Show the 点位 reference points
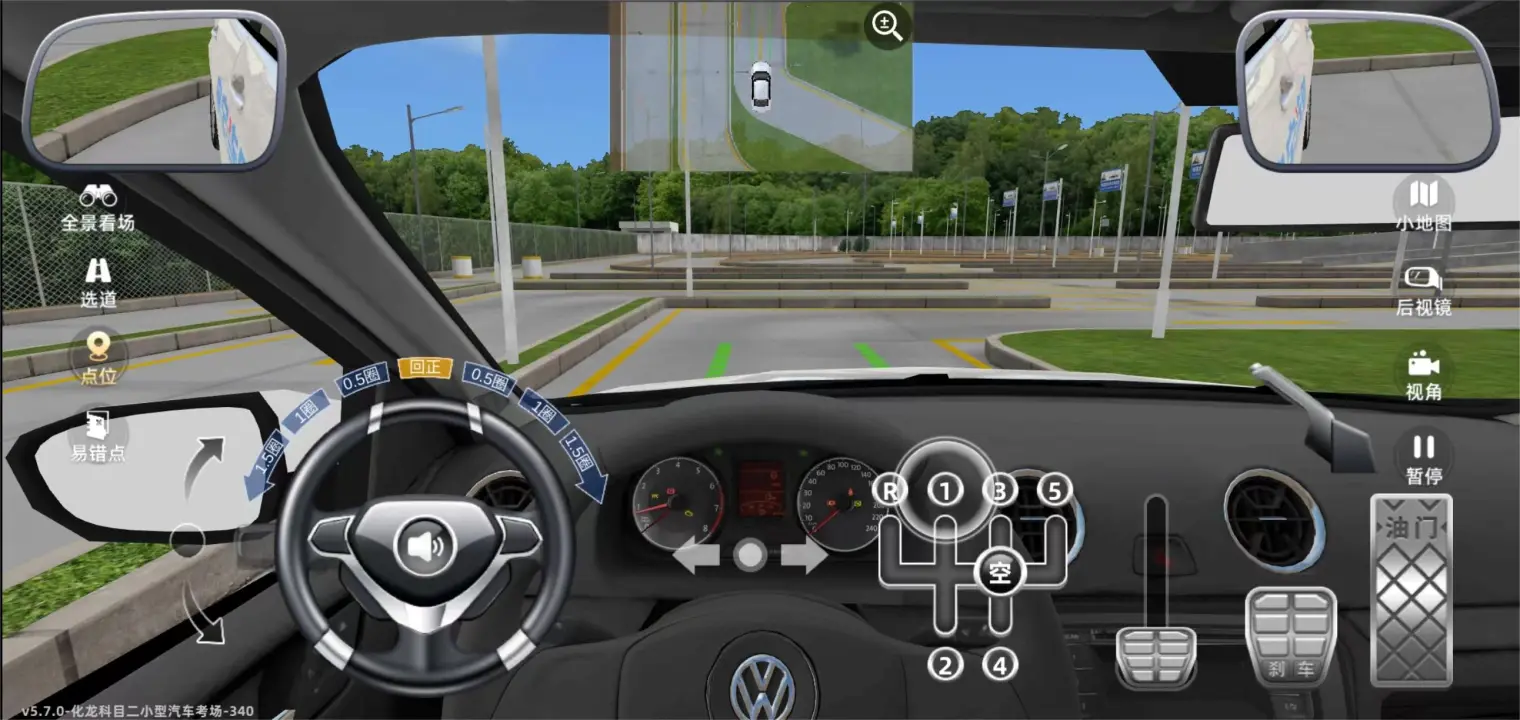1520x720 pixels. (x=98, y=358)
